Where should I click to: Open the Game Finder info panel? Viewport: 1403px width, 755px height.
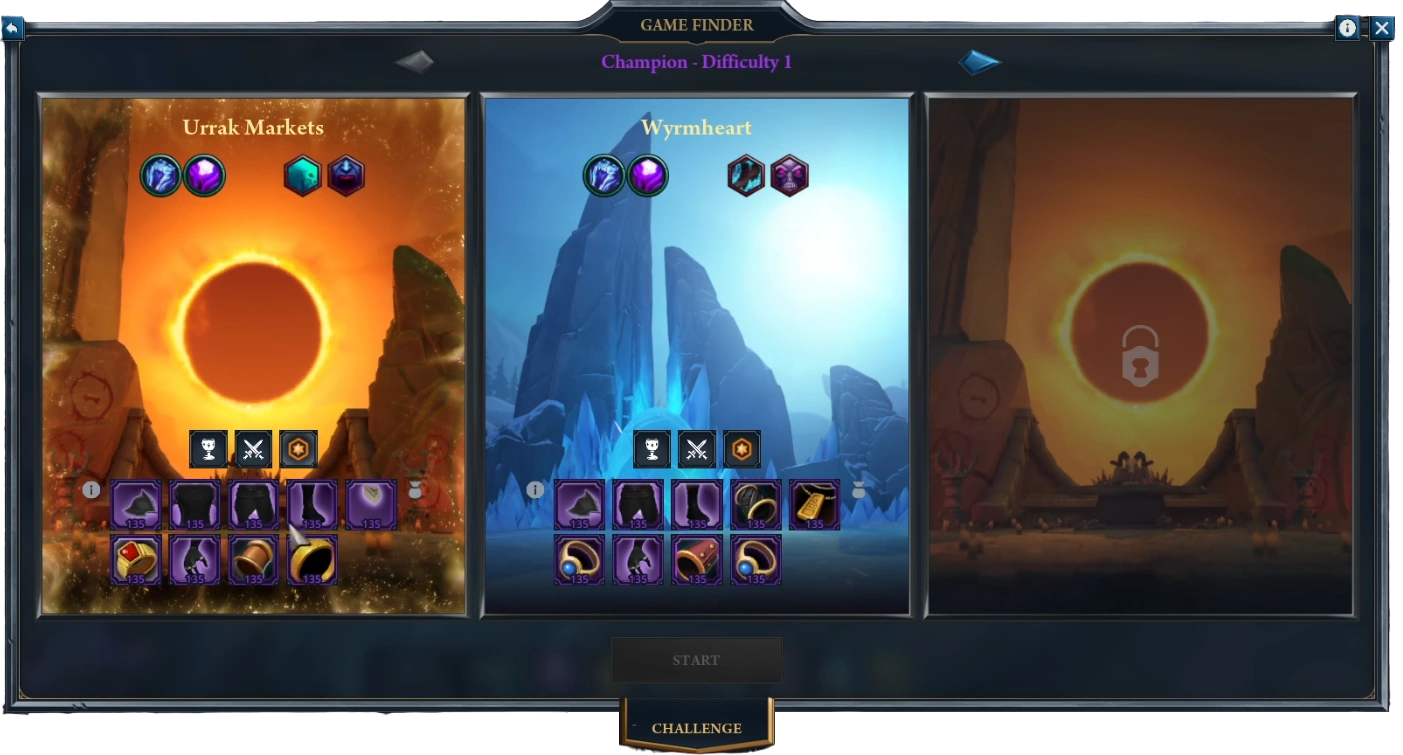pos(1347,28)
